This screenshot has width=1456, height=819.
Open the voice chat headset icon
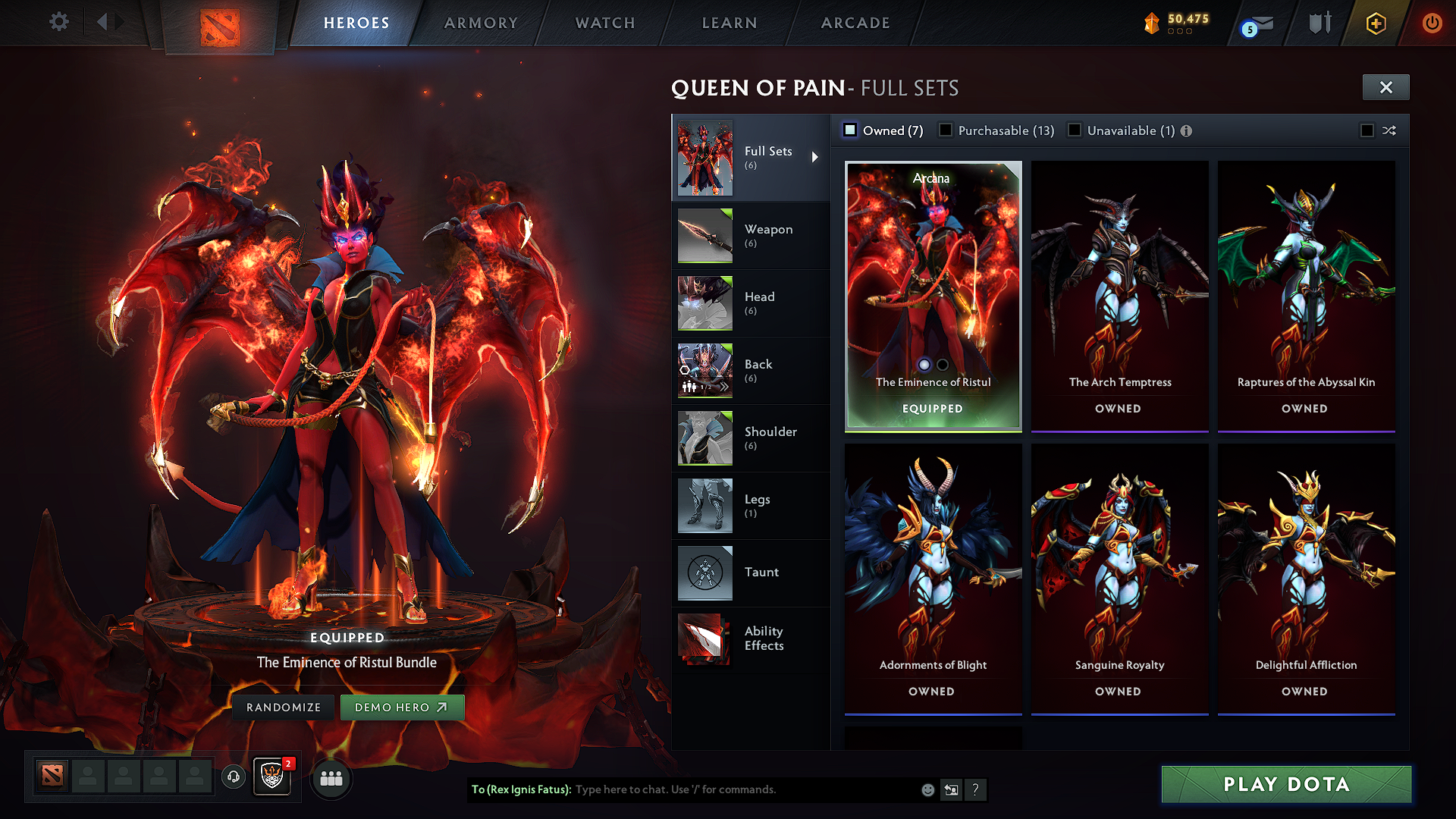pyautogui.click(x=234, y=777)
